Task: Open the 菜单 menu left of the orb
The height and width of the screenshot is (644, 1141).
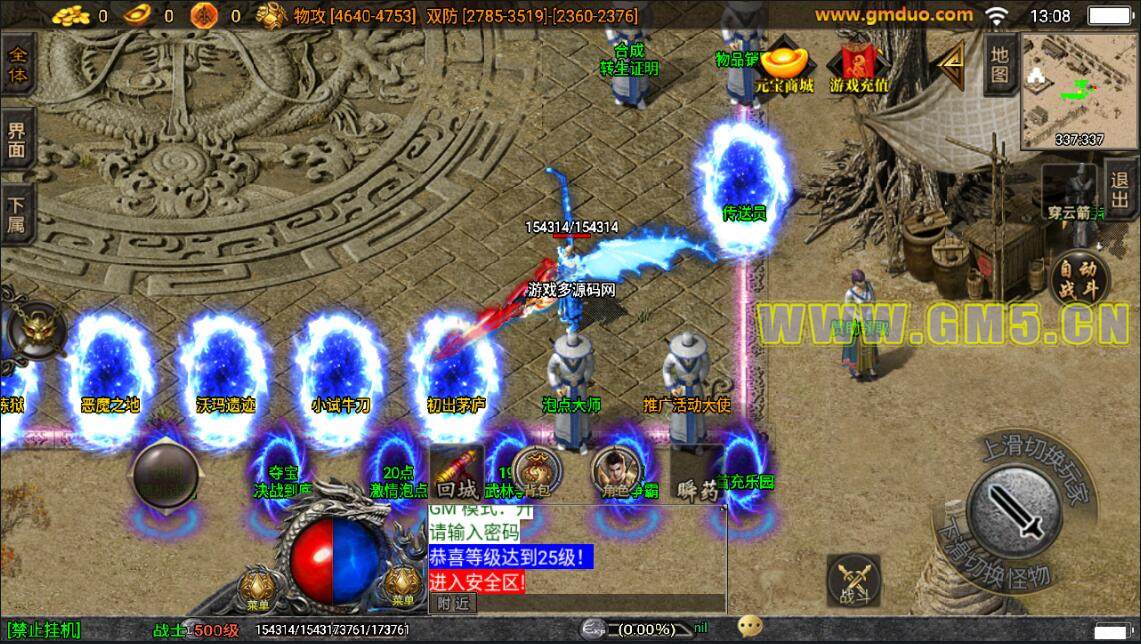Action: point(260,588)
